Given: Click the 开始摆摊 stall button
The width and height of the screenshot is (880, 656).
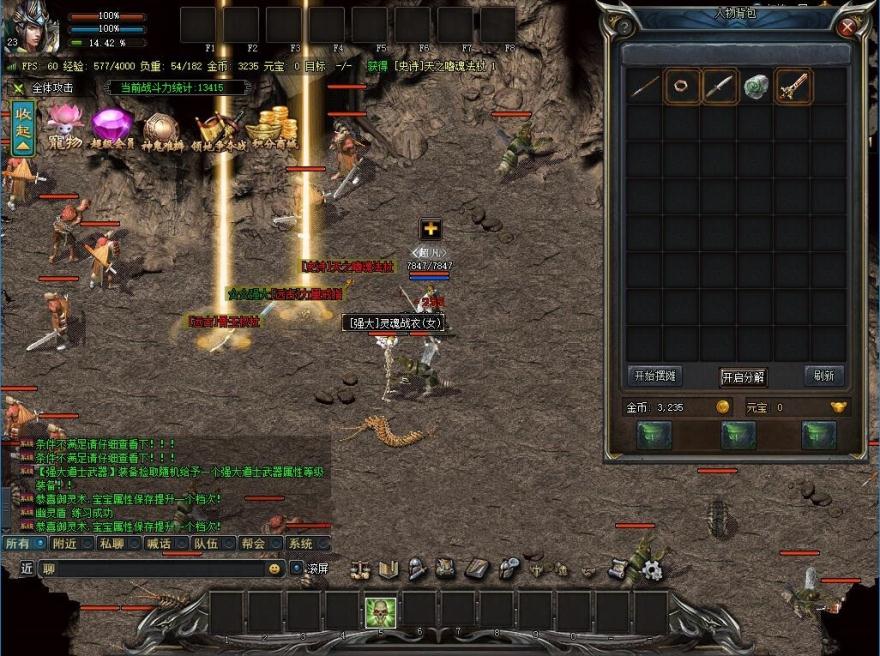Looking at the screenshot, I should click(x=654, y=376).
